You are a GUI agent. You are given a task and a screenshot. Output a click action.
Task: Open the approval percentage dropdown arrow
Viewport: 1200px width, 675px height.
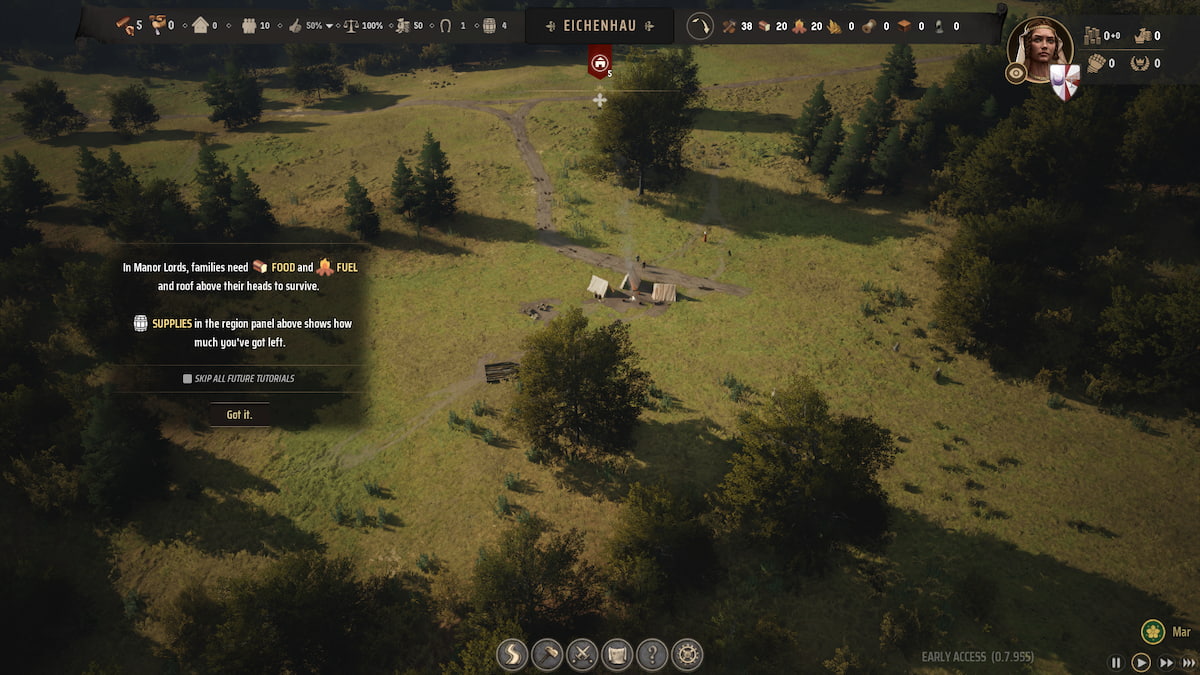click(x=329, y=26)
